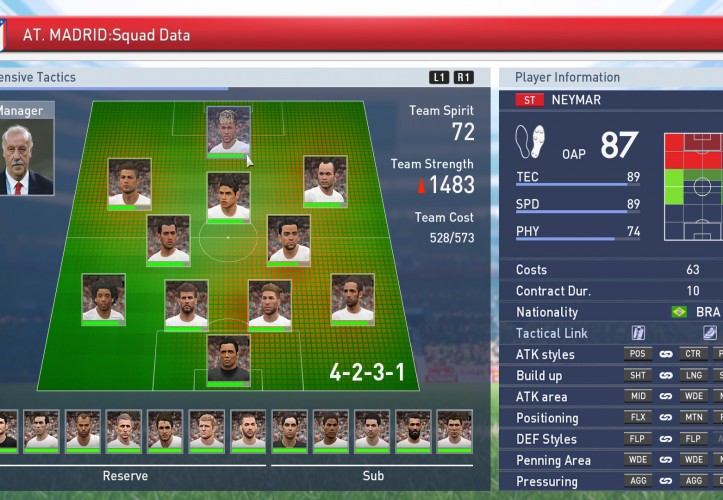Select the right-back player card
The image size is (723, 500).
click(x=352, y=299)
